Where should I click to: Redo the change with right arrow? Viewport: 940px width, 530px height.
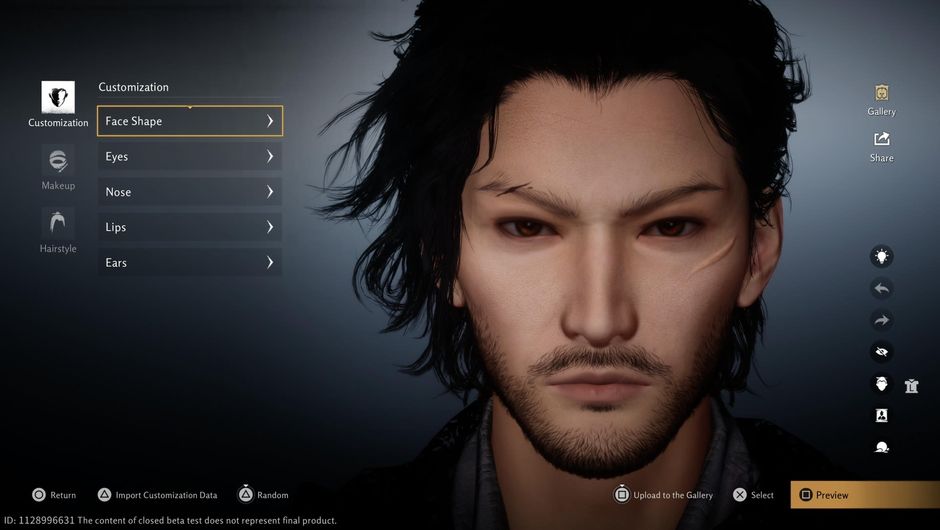tap(881, 321)
